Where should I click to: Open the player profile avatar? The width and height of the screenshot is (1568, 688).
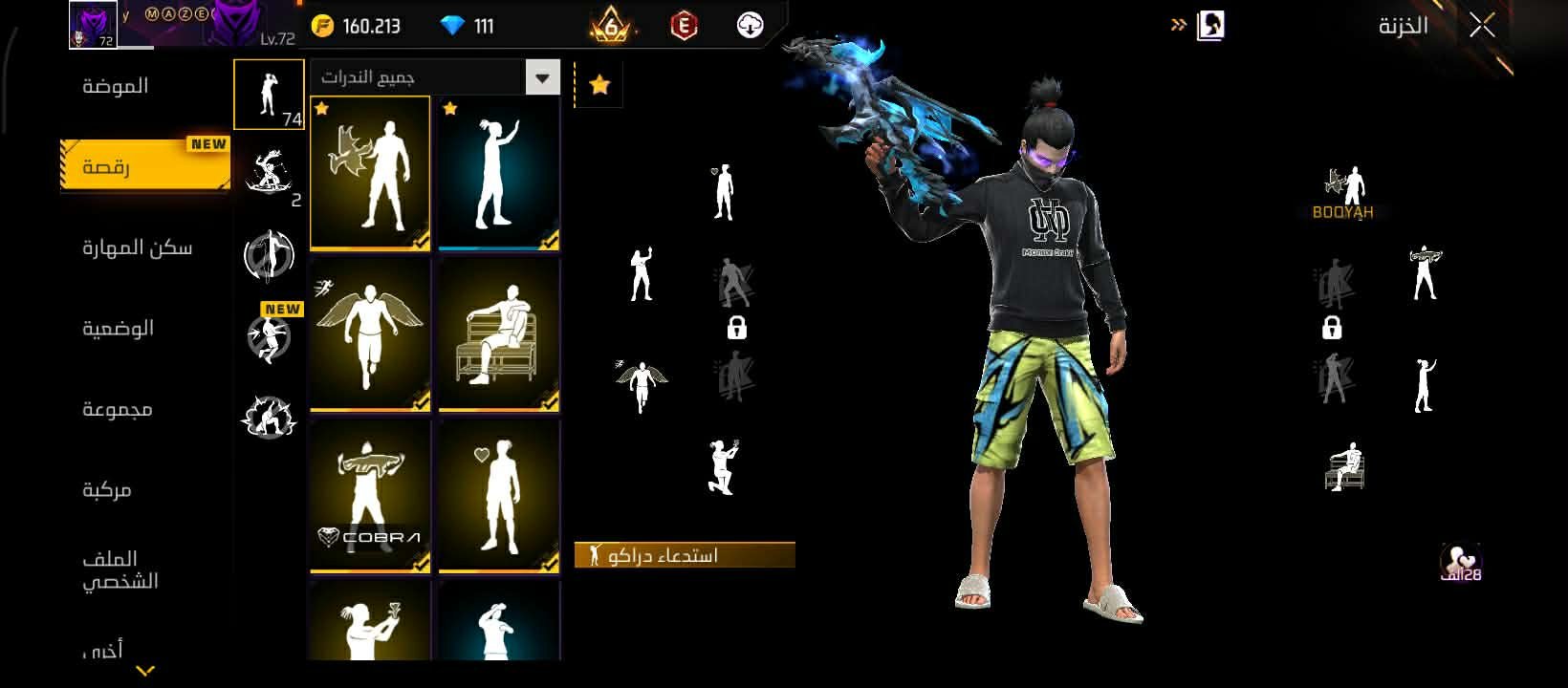pyautogui.click(x=93, y=25)
